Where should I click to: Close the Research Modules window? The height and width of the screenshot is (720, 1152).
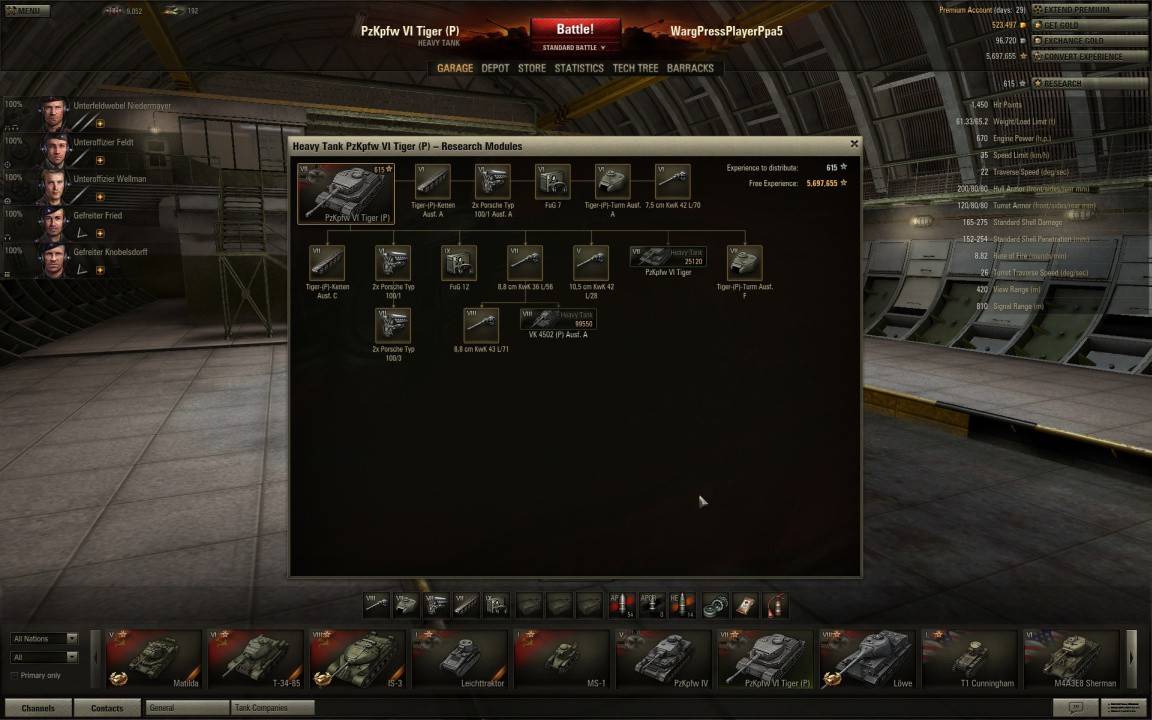(853, 144)
